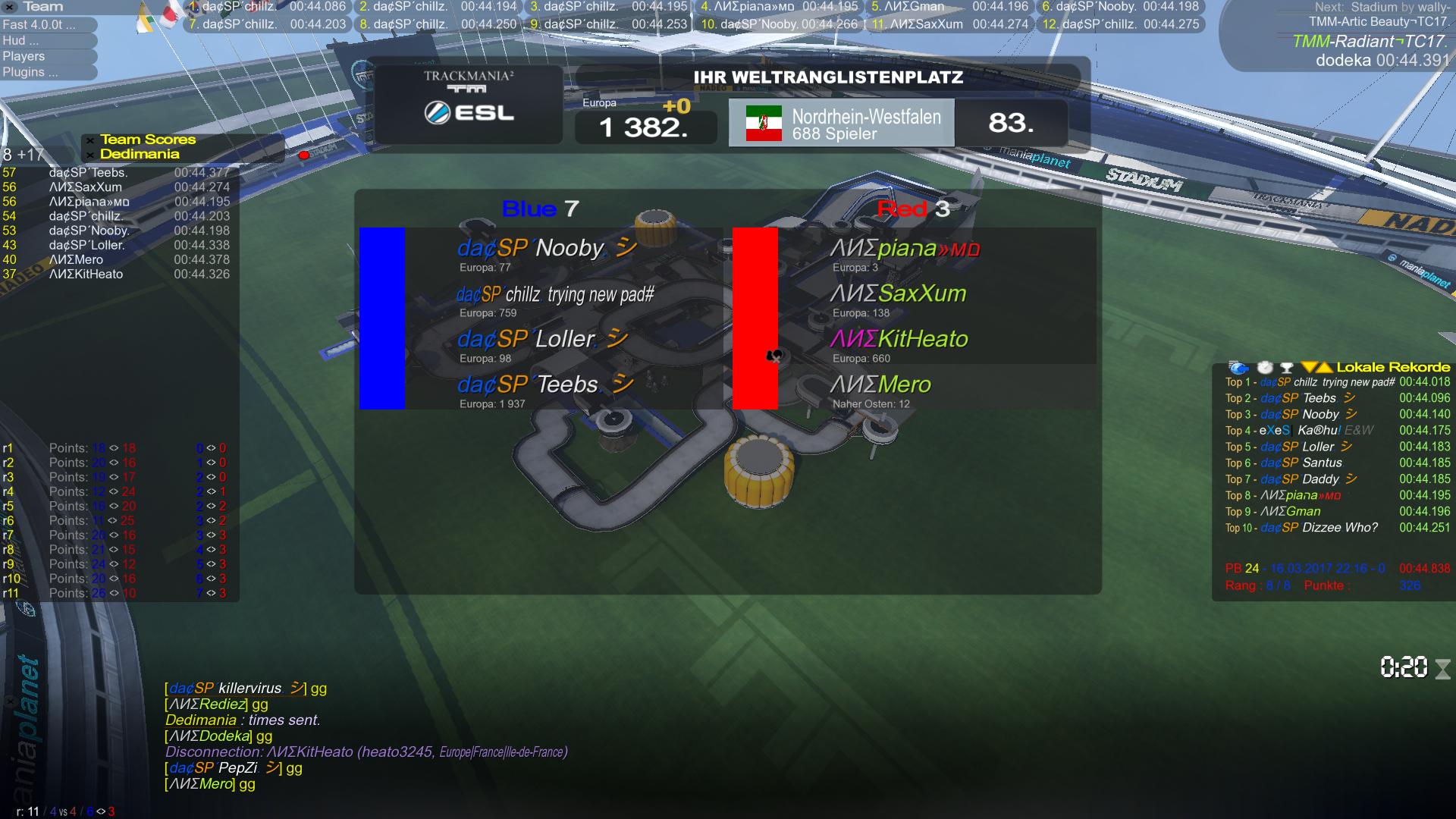Click the trophy icon above Lokale Rekorde

1286,368
